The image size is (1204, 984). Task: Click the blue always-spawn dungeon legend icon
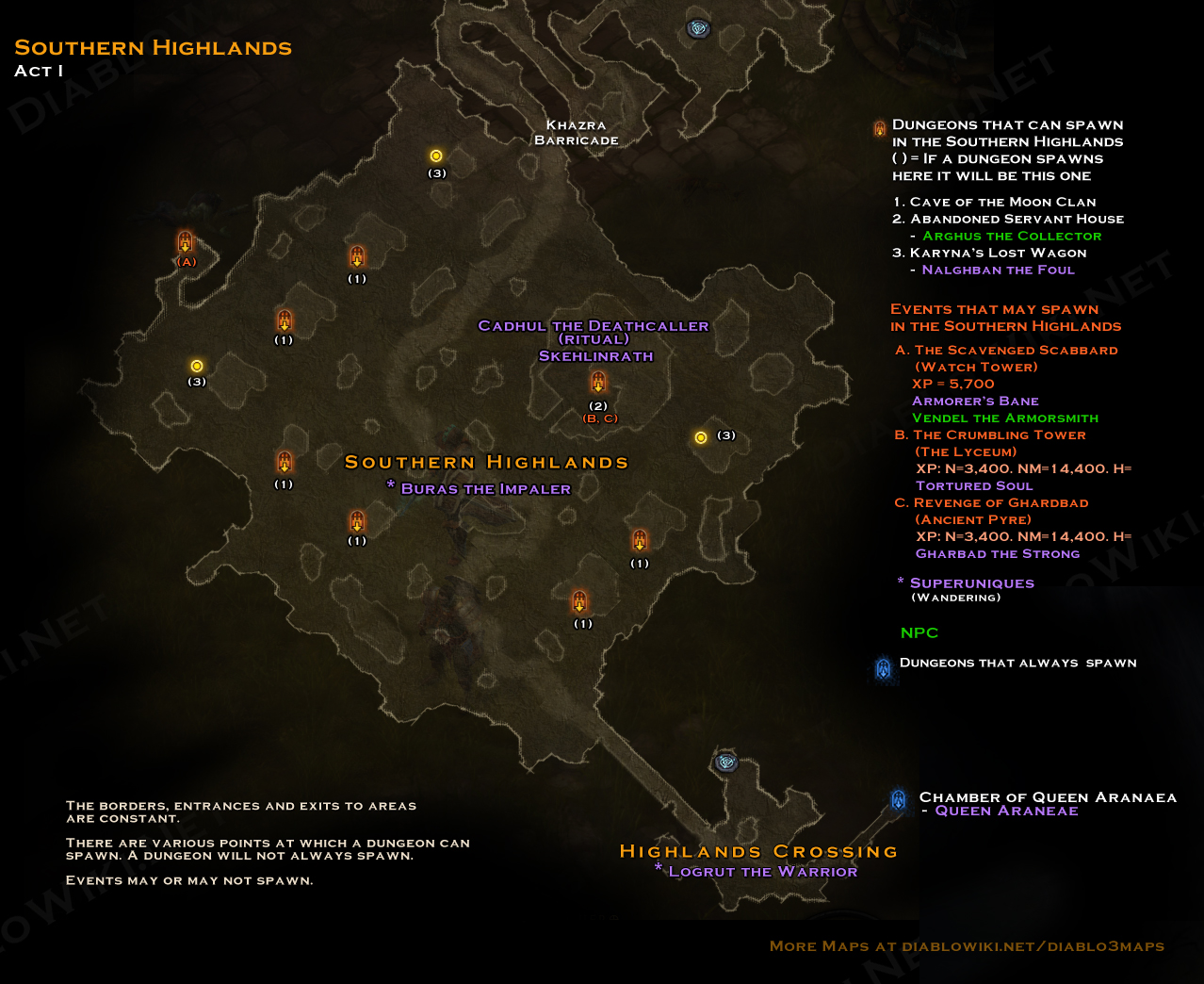pos(883,668)
